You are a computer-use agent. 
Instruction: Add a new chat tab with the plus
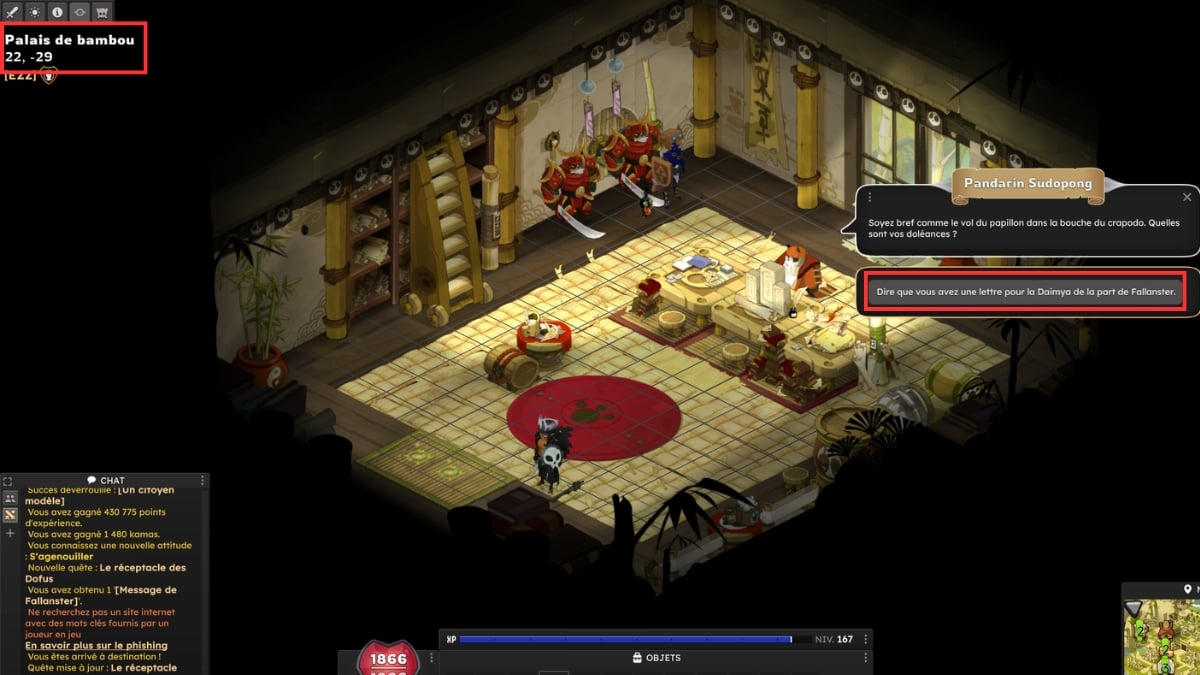10,533
